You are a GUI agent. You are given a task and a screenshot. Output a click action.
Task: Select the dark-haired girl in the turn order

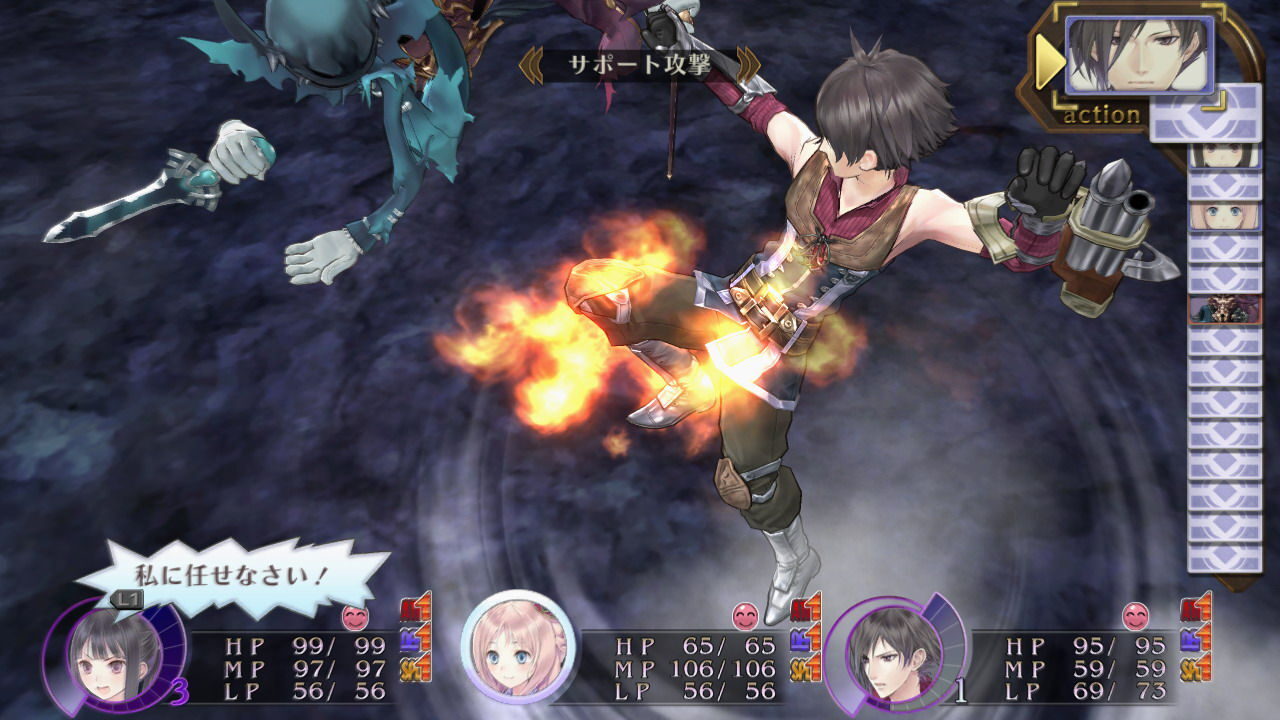pyautogui.click(x=1224, y=155)
